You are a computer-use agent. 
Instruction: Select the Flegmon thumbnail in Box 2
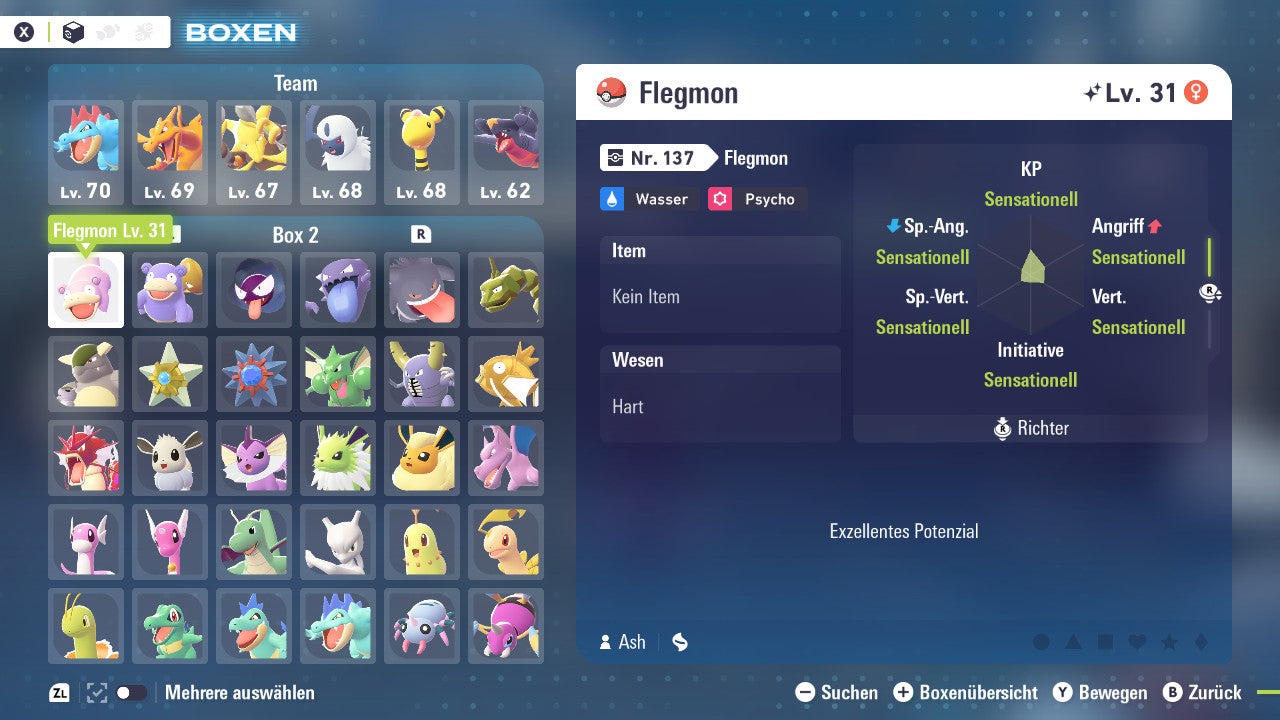(85, 289)
